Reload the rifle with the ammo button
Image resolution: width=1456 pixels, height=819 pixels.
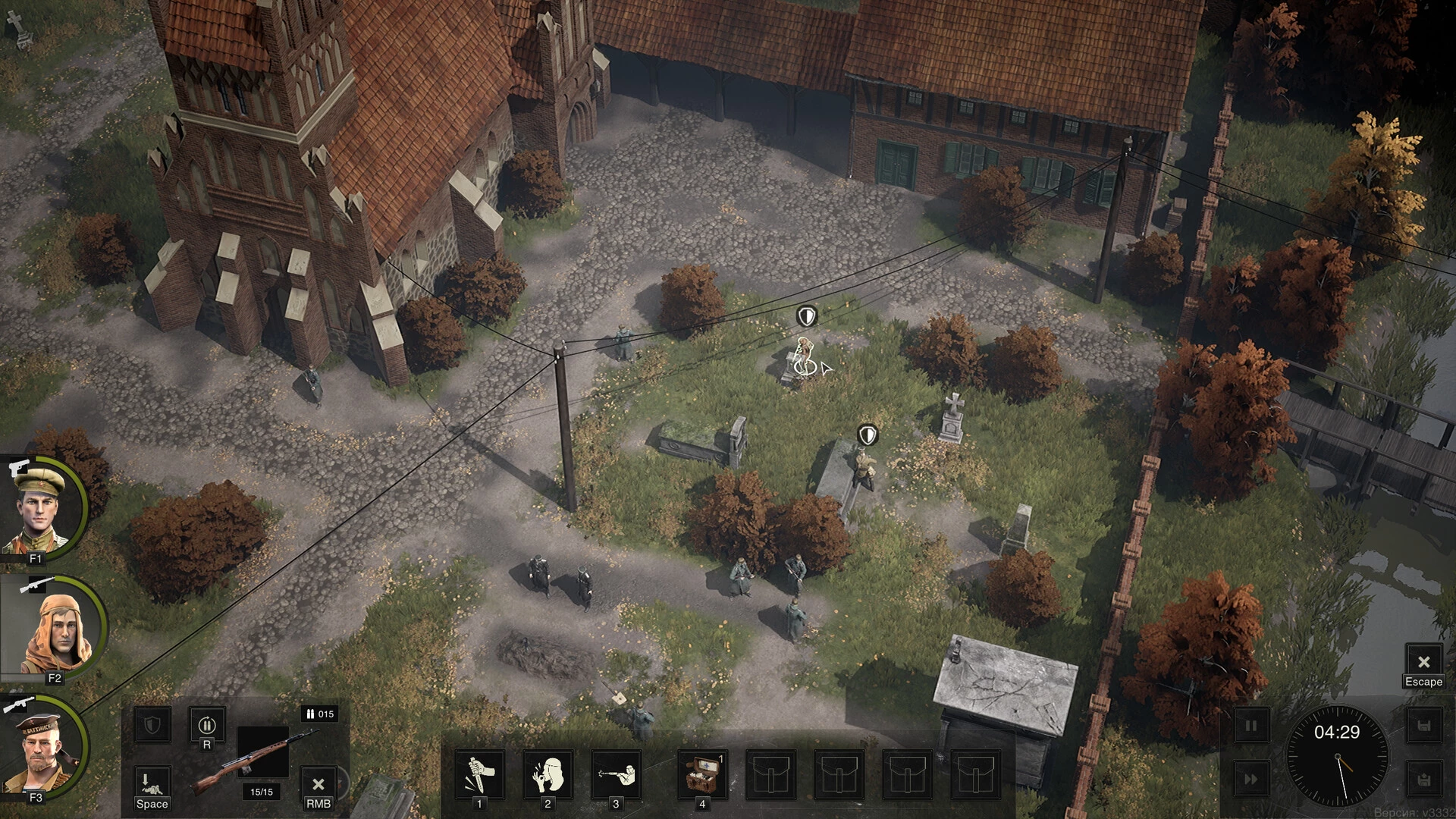(x=207, y=726)
